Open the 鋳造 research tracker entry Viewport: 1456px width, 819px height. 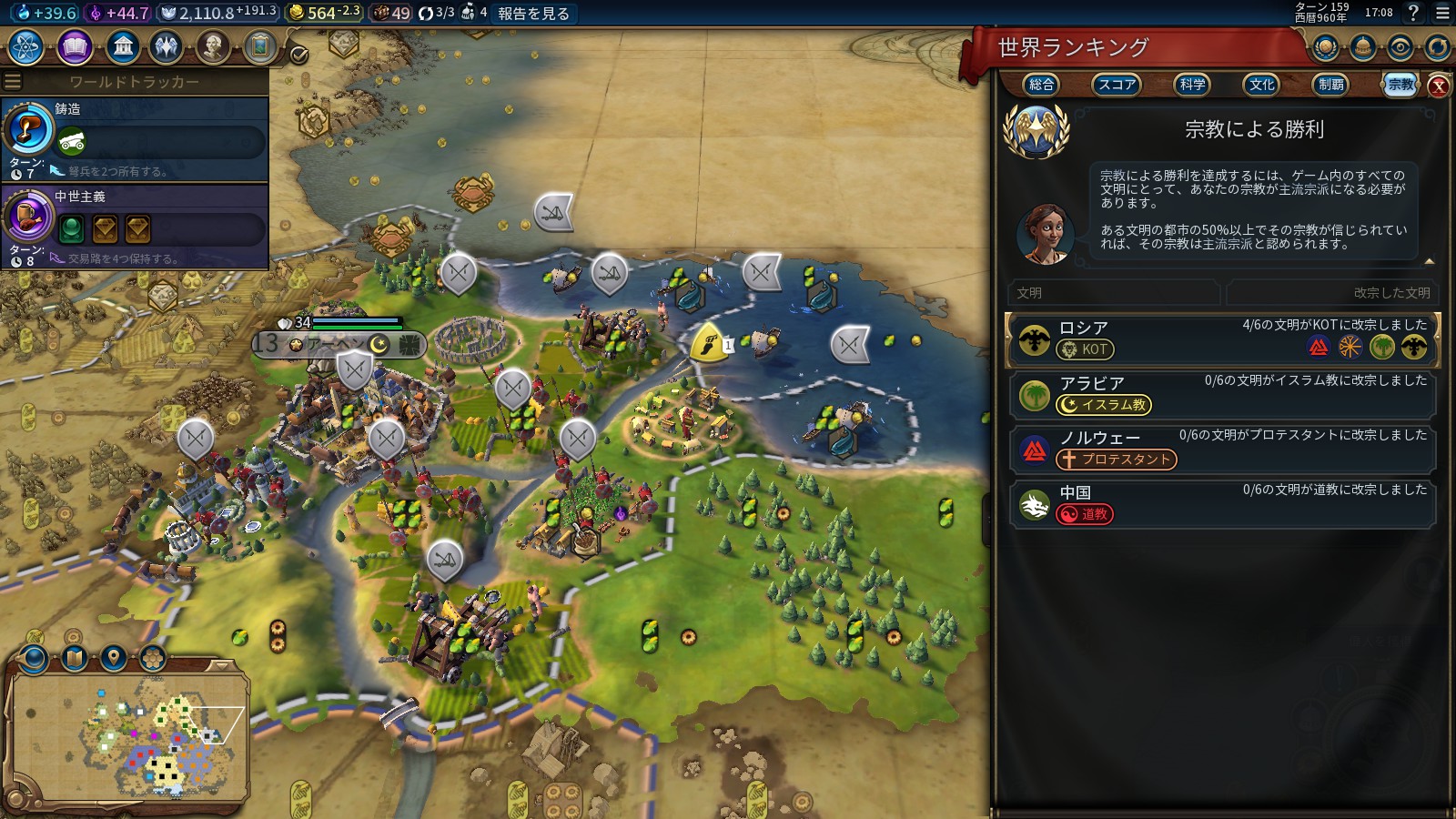pyautogui.click(x=135, y=138)
